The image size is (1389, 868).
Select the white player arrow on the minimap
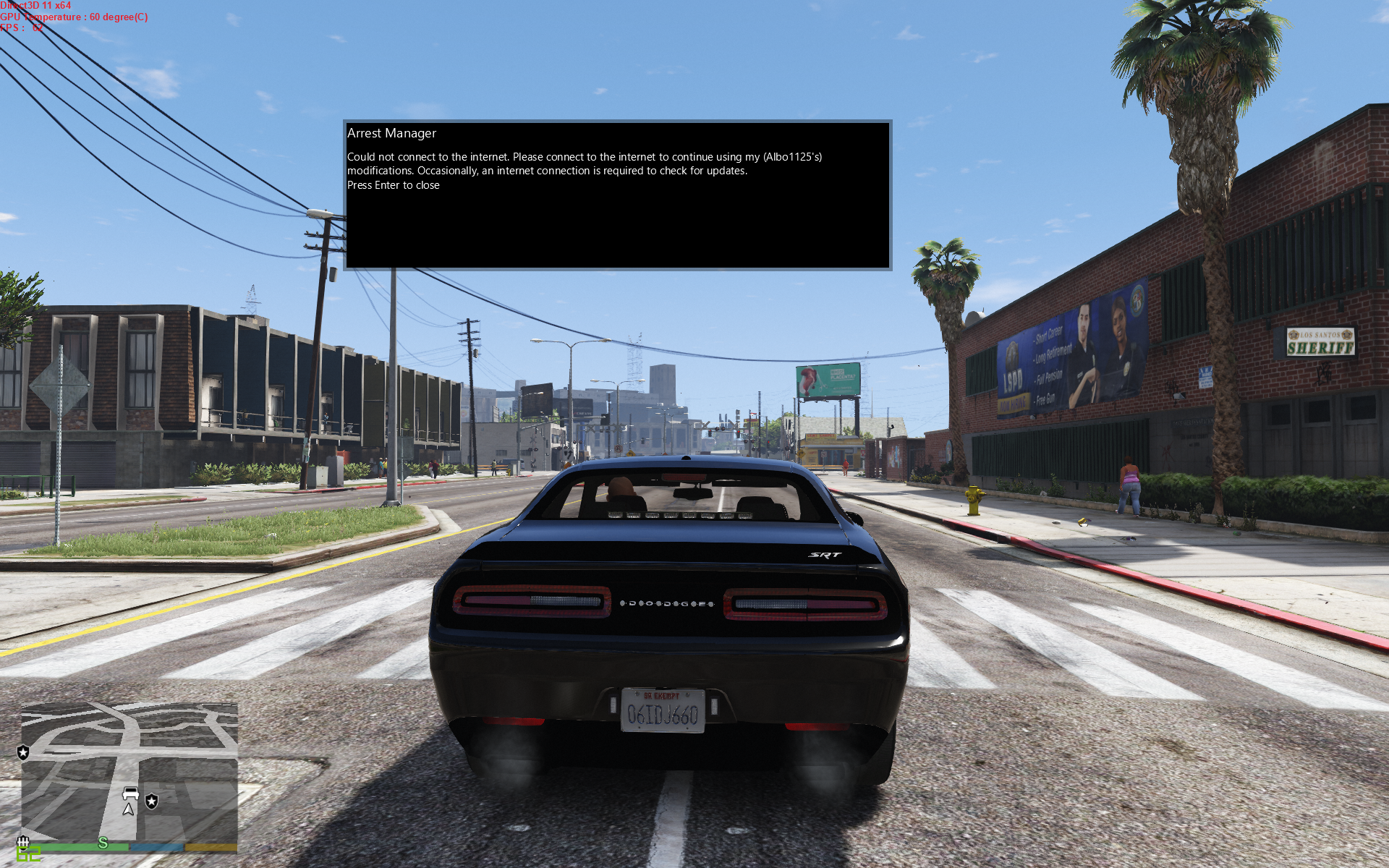point(129,809)
